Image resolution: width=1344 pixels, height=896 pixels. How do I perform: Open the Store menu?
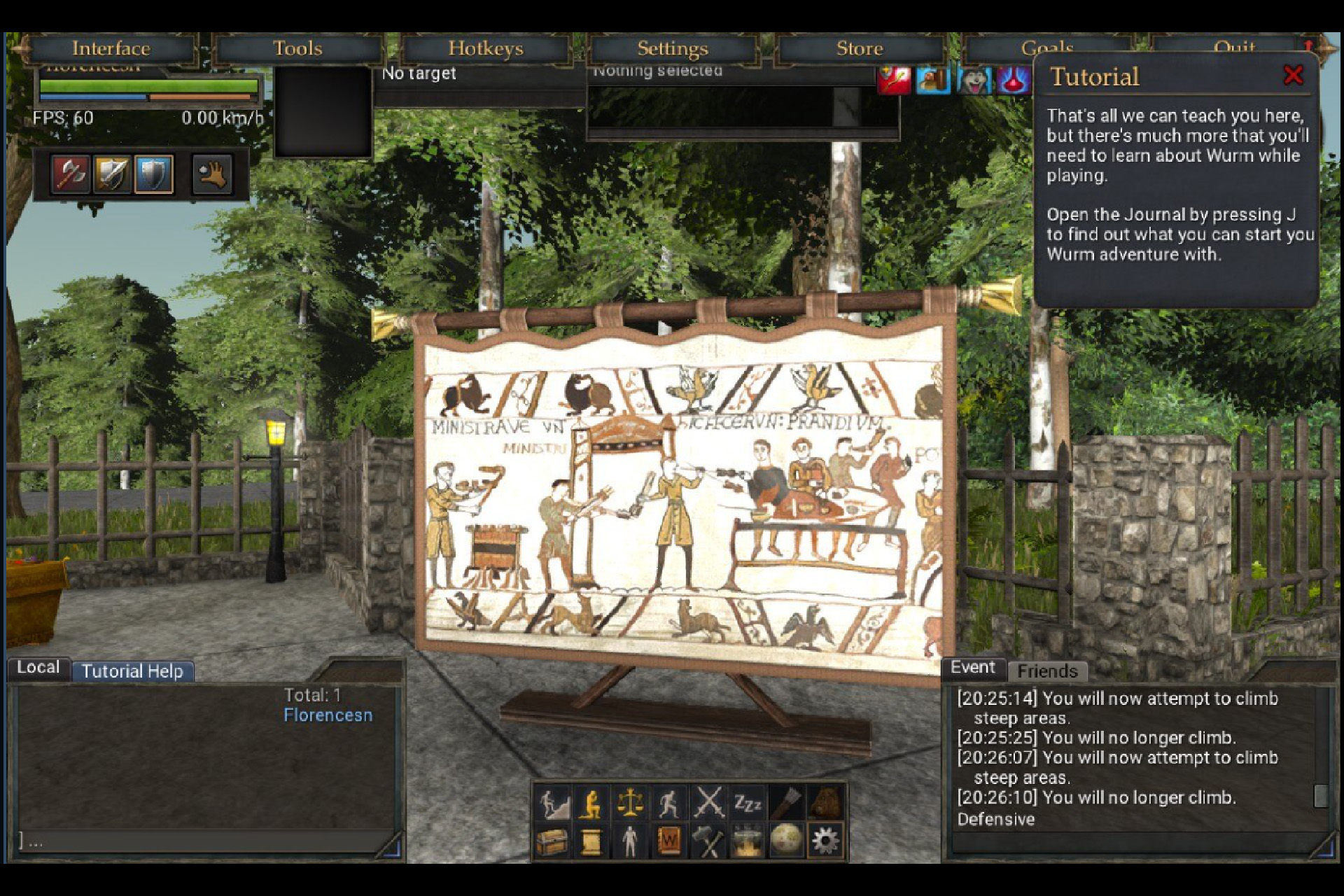tap(860, 48)
